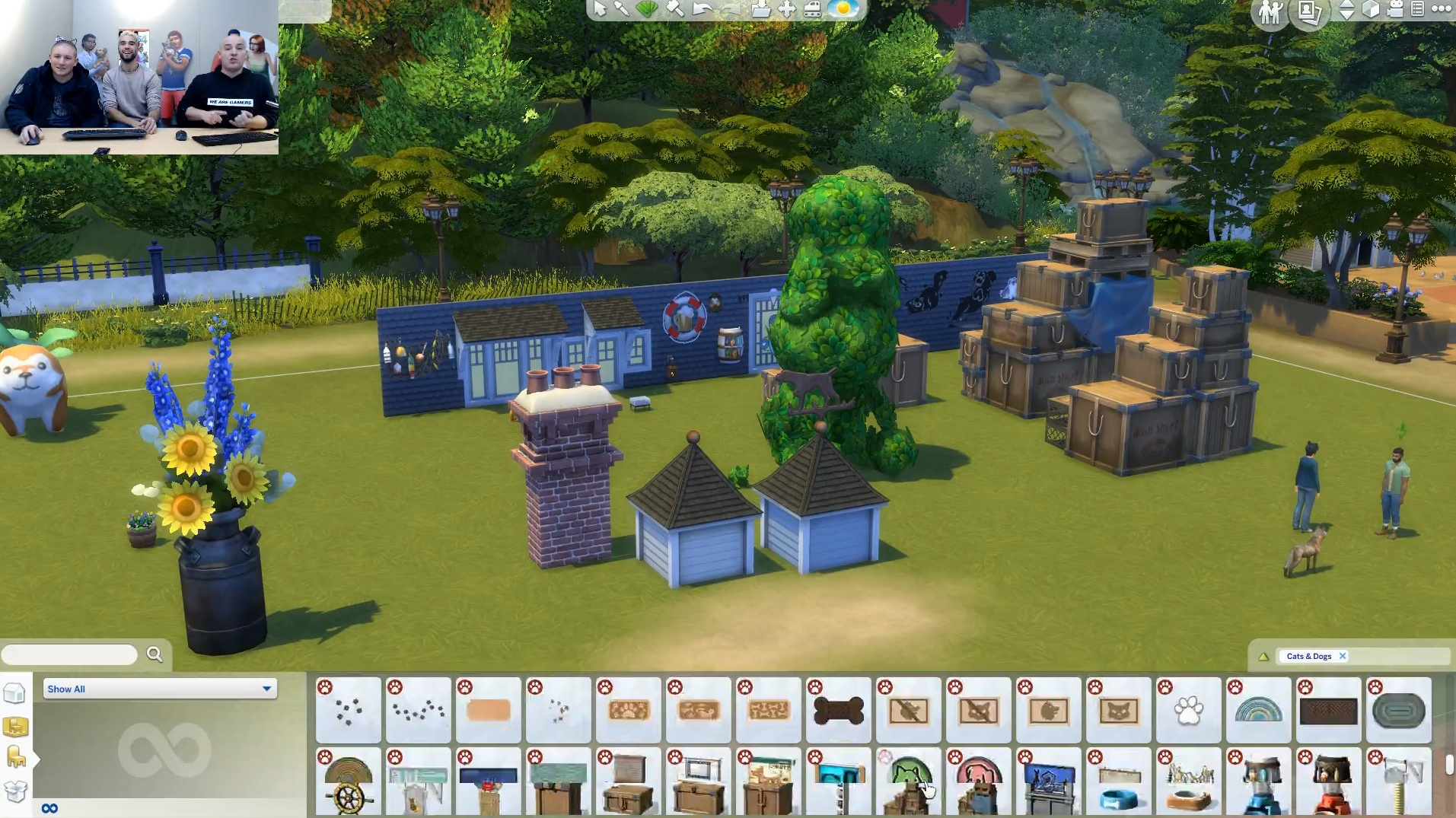Focus the catalog search text field

point(69,654)
